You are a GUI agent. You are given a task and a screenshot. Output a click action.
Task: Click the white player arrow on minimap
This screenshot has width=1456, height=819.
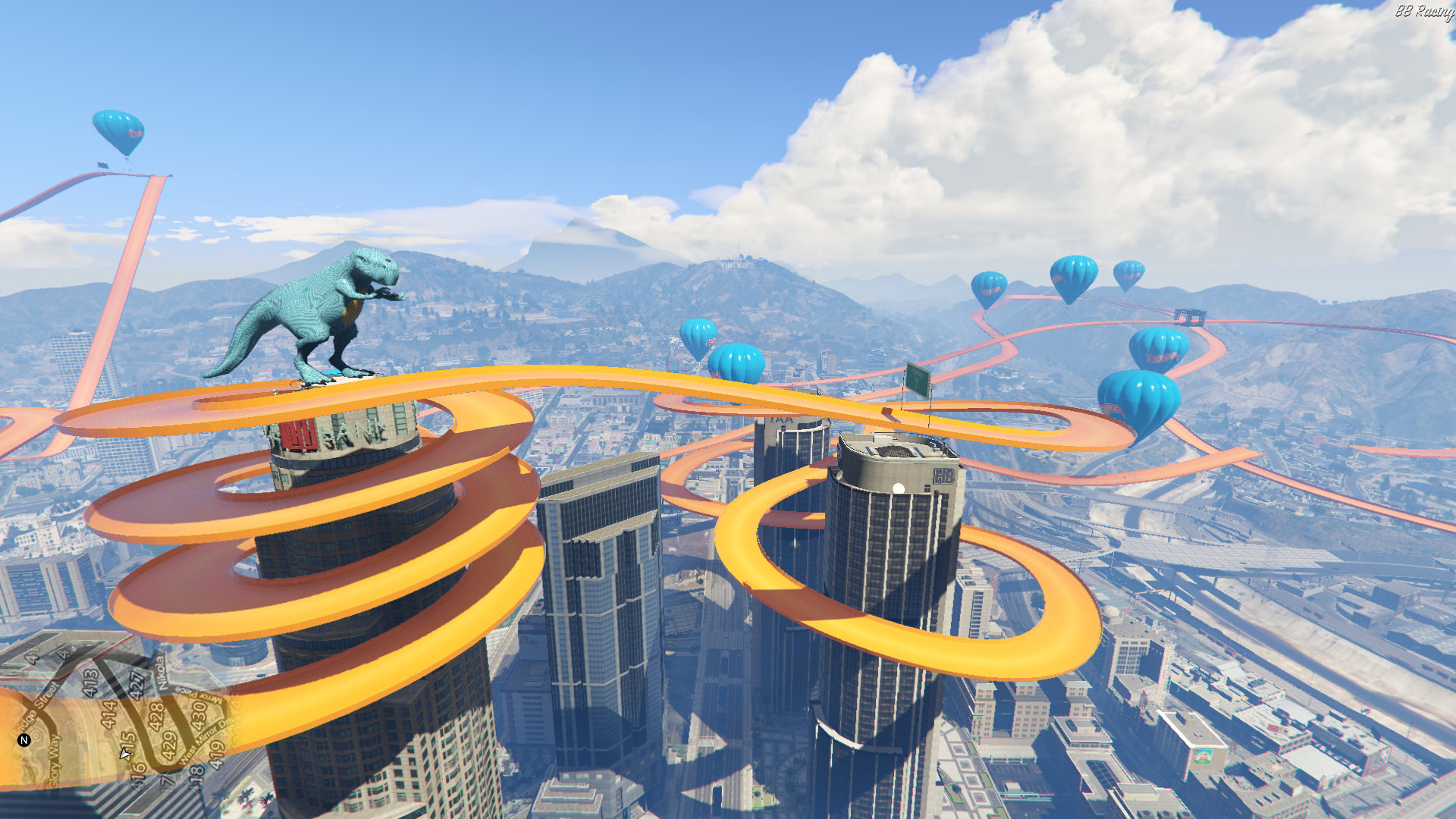pyautogui.click(x=125, y=753)
